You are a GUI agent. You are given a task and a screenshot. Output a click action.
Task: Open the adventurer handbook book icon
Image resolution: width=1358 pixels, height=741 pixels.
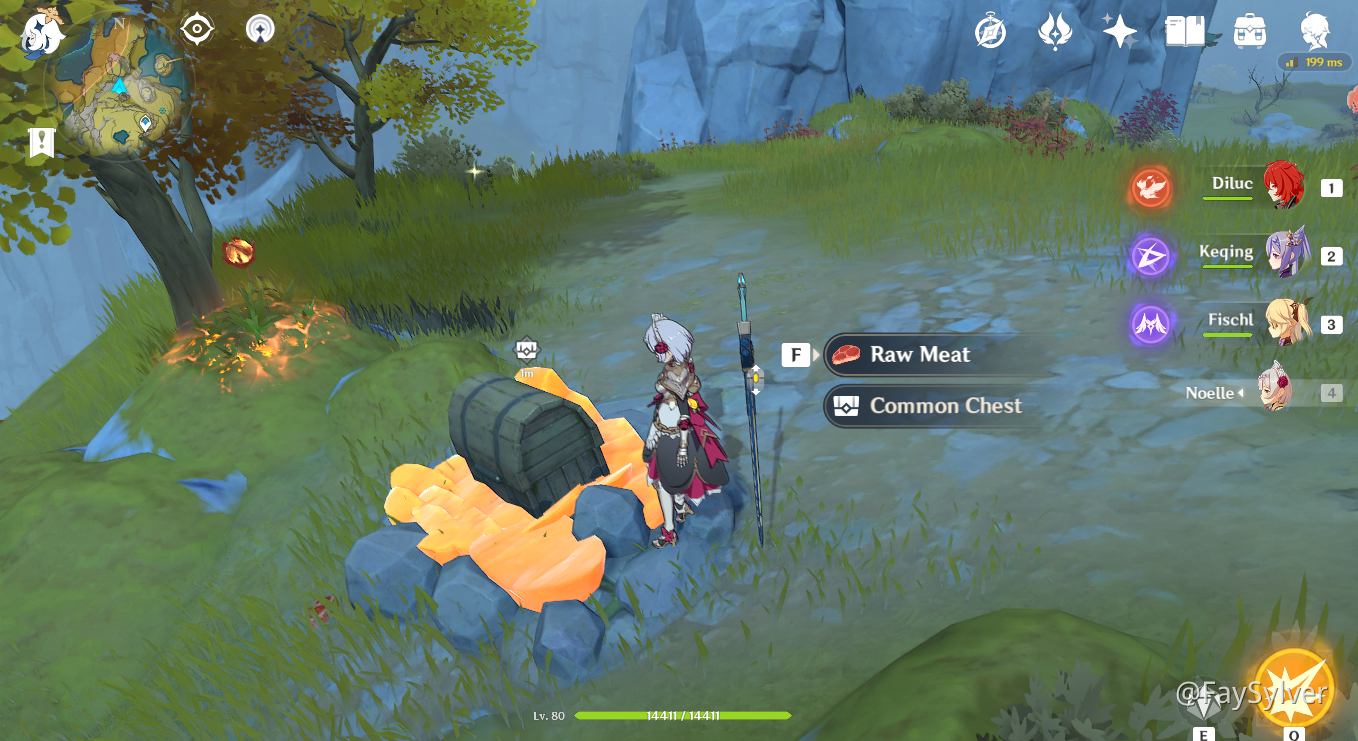(1185, 32)
